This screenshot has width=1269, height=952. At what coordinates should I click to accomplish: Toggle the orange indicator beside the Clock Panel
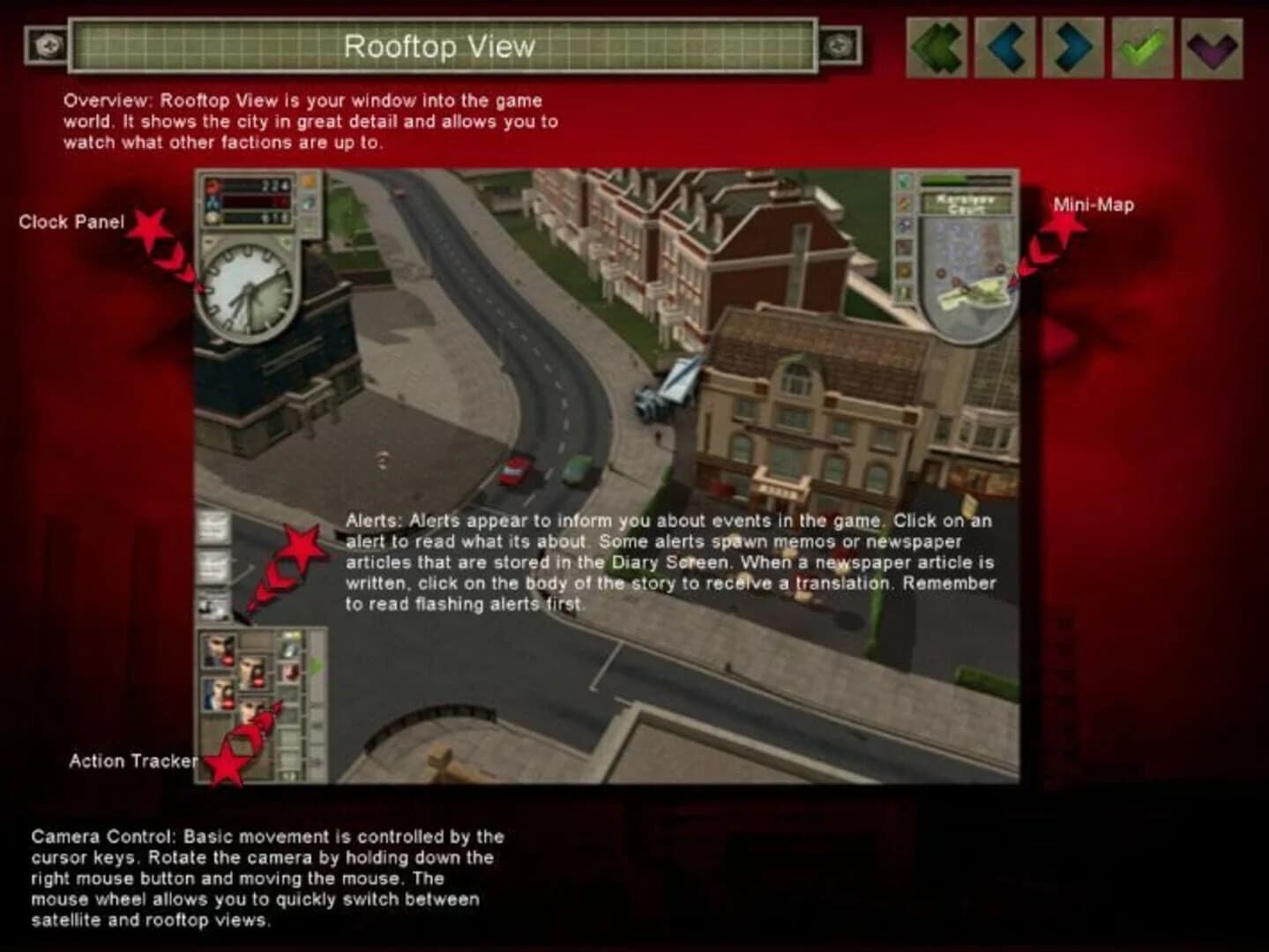pyautogui.click(x=307, y=182)
